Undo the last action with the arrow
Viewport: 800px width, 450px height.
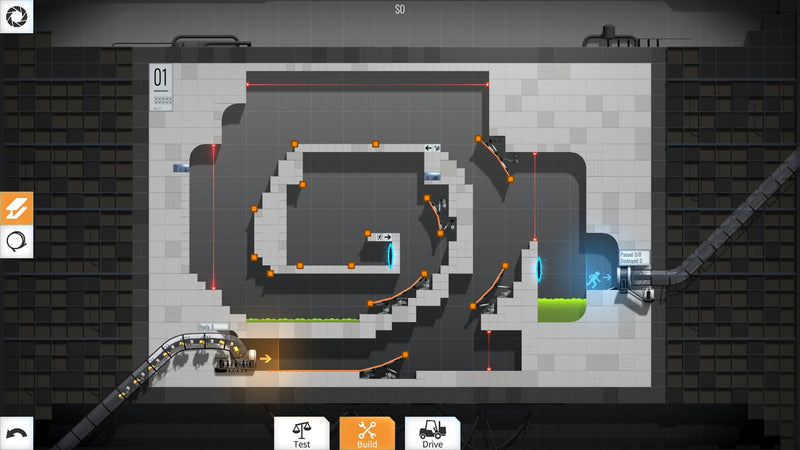tap(17, 433)
